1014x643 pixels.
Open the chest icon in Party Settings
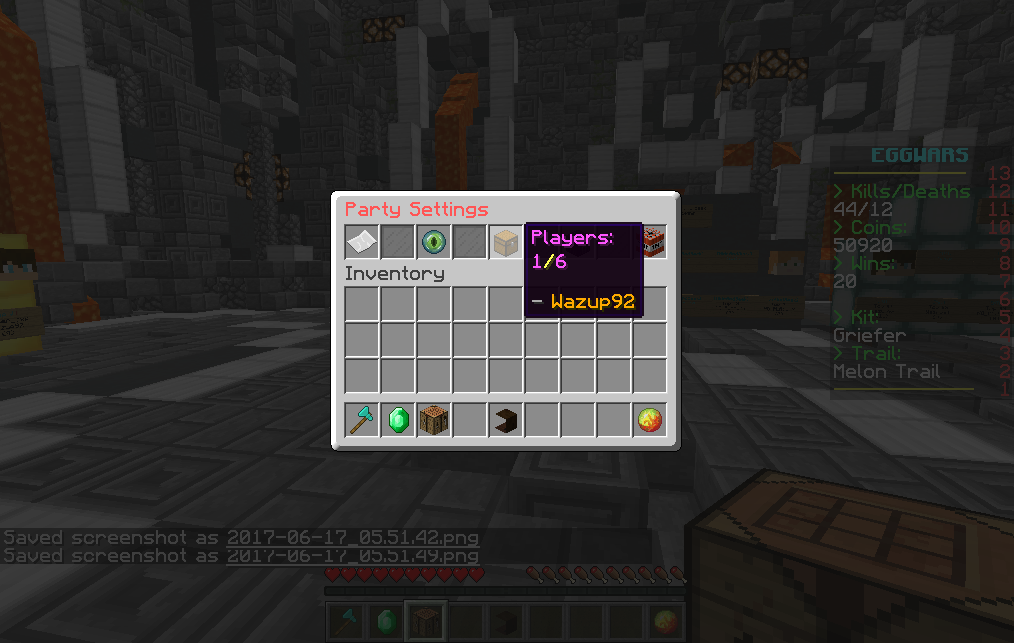506,242
